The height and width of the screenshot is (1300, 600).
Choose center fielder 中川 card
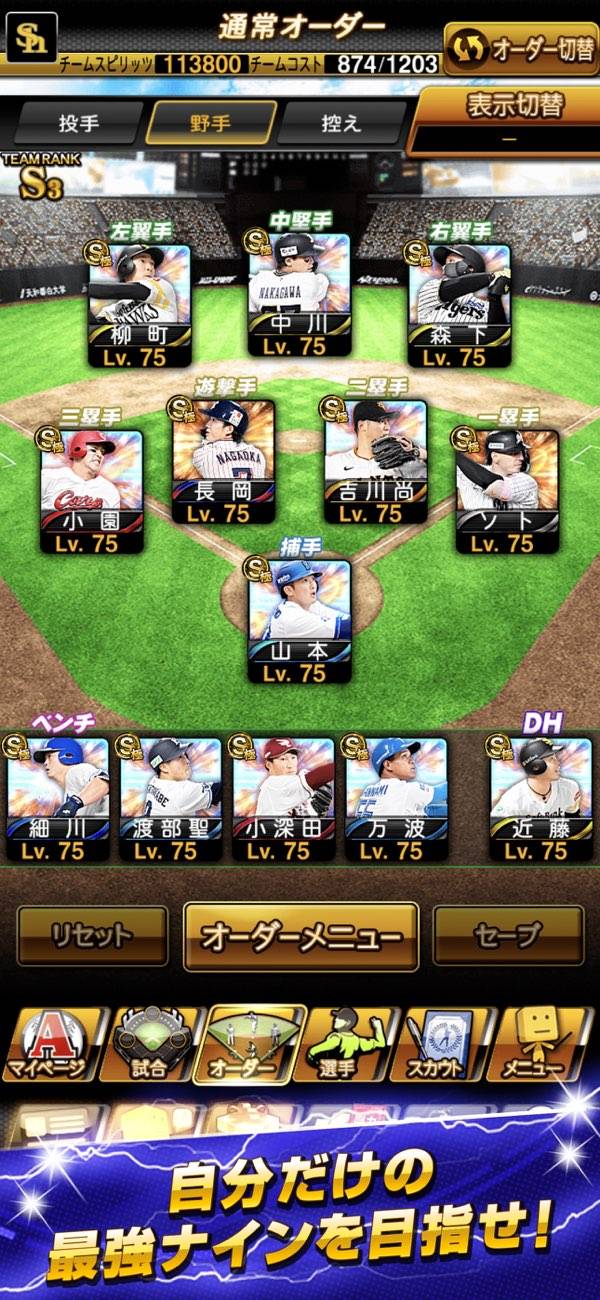299,297
